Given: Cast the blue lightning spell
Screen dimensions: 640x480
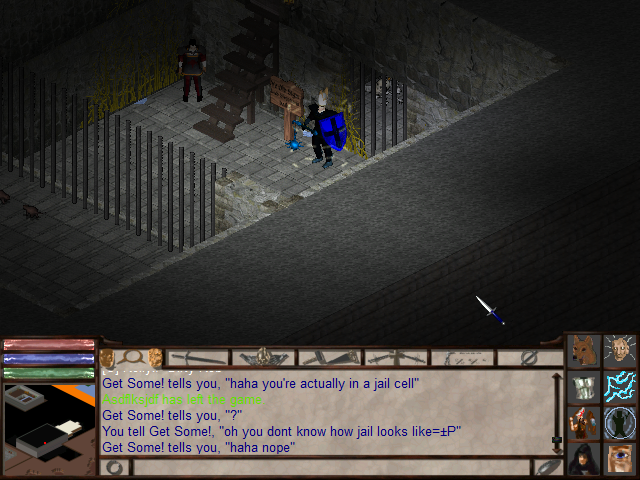Looking at the screenshot, I should click(620, 386).
